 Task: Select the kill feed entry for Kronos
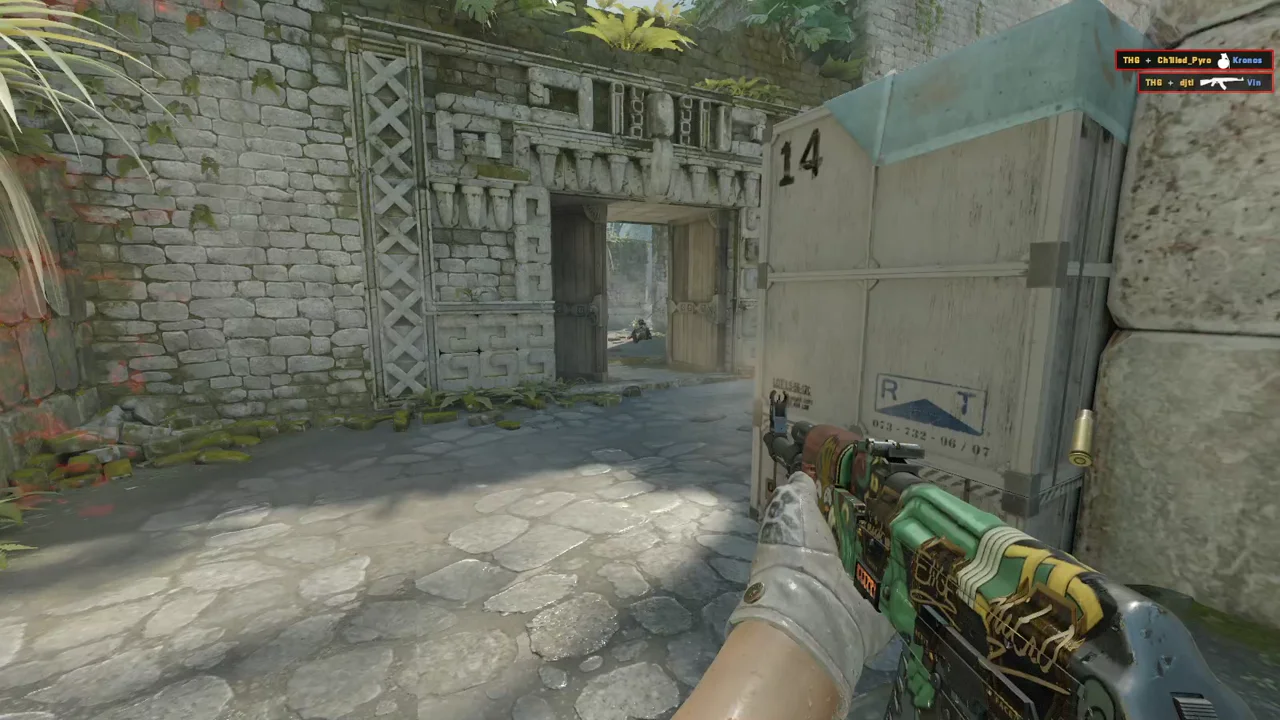[1193, 60]
